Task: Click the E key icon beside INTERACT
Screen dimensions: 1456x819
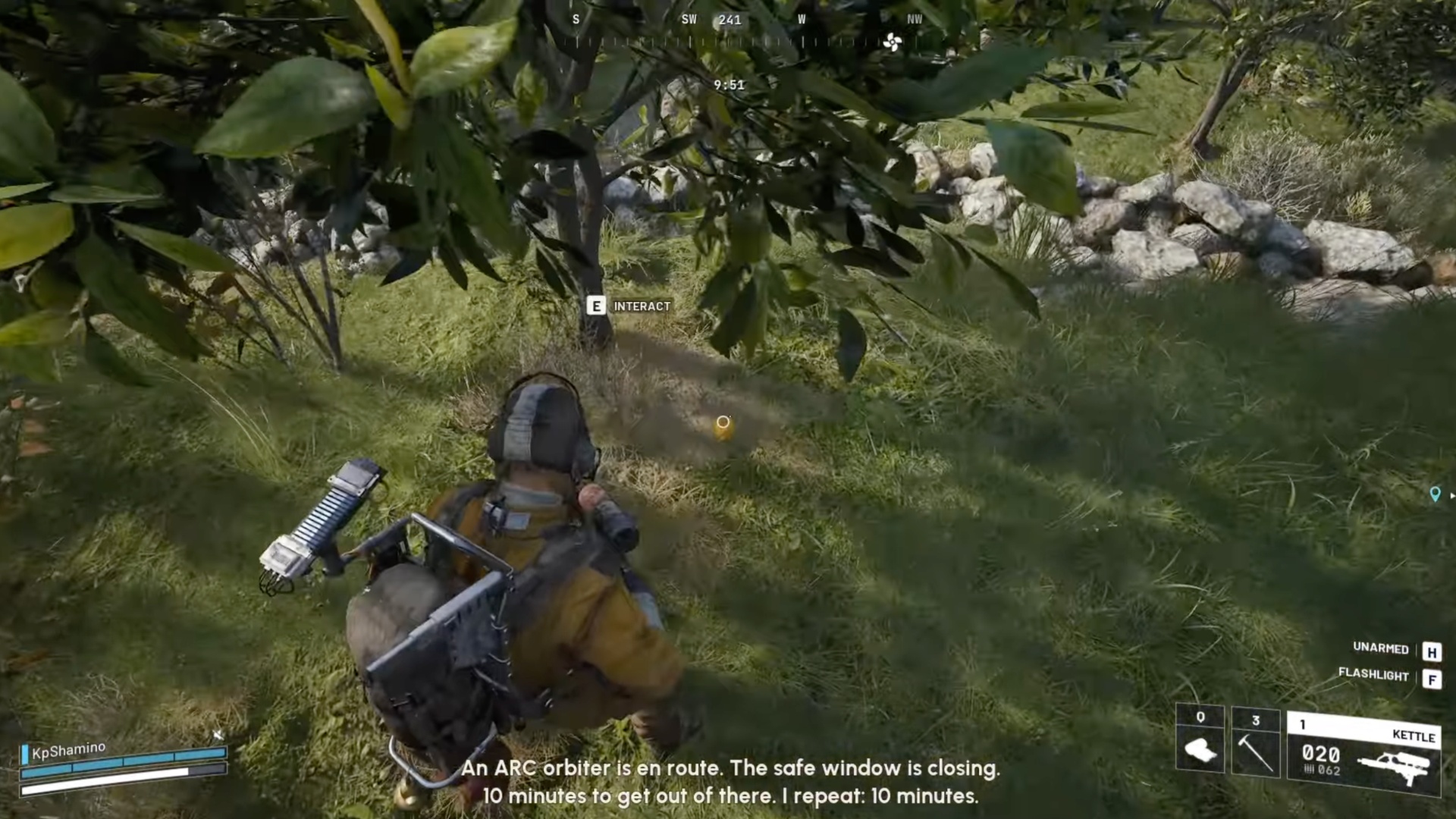Action: [597, 306]
